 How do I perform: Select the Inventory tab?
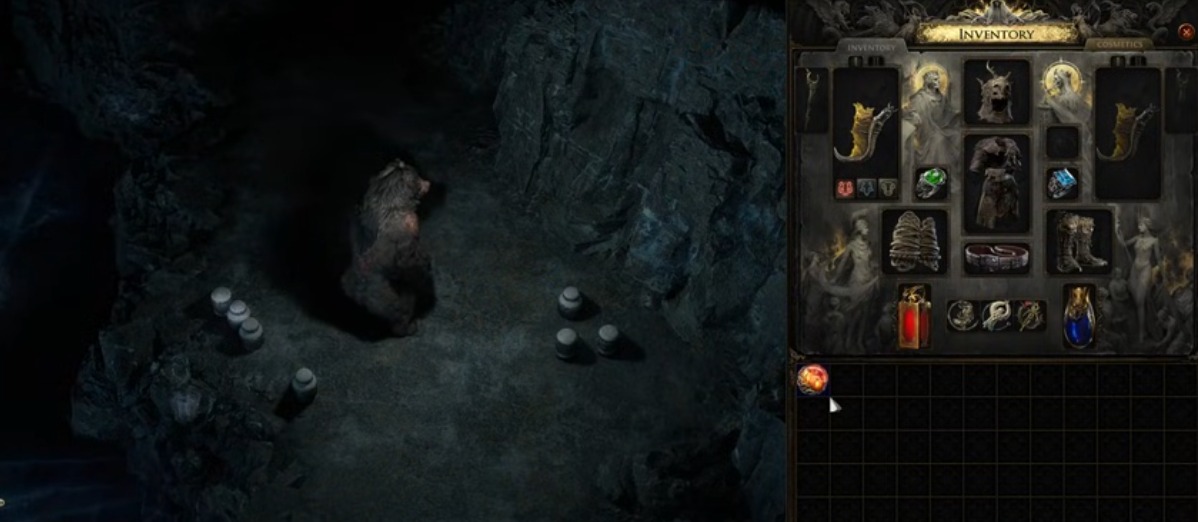tap(871, 47)
